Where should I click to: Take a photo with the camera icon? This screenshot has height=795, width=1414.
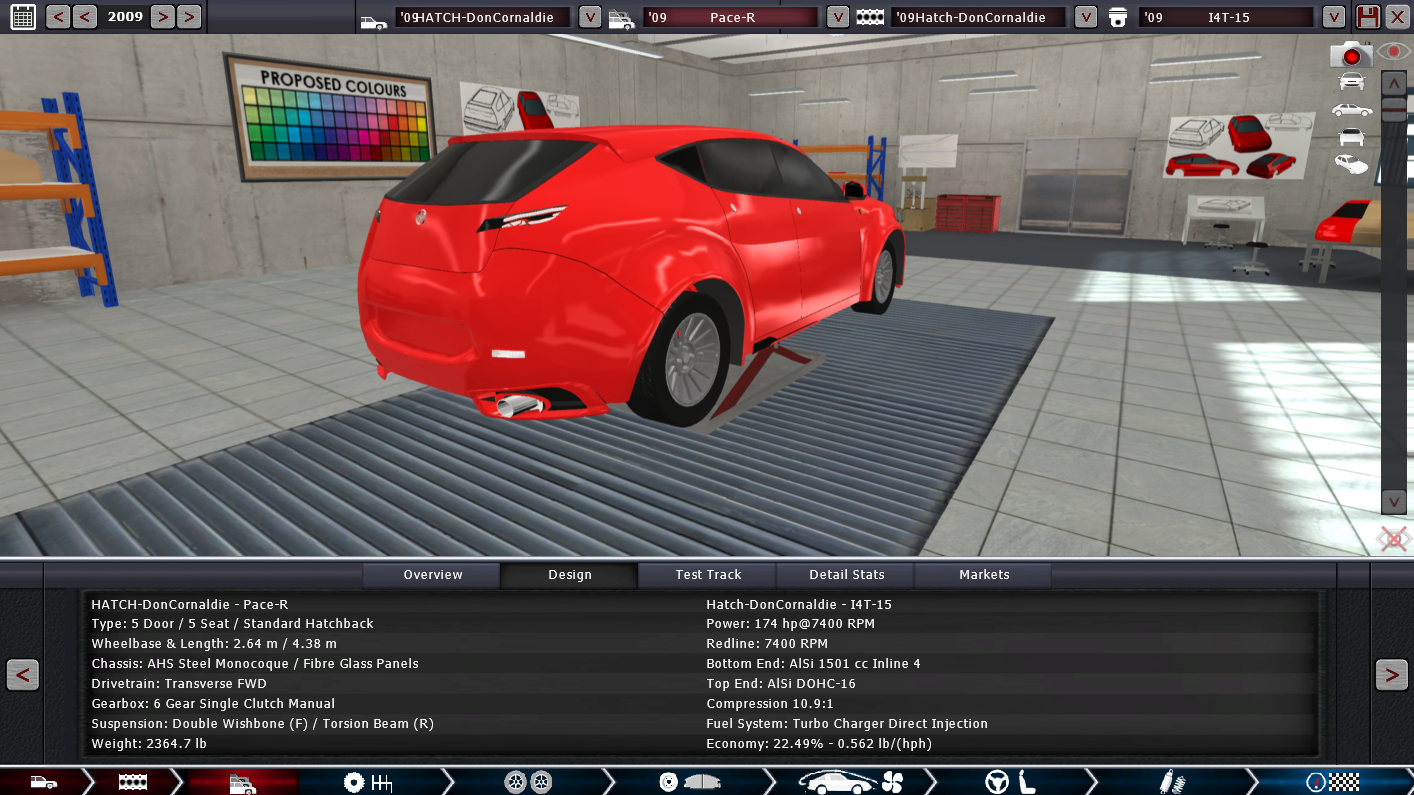point(1351,54)
